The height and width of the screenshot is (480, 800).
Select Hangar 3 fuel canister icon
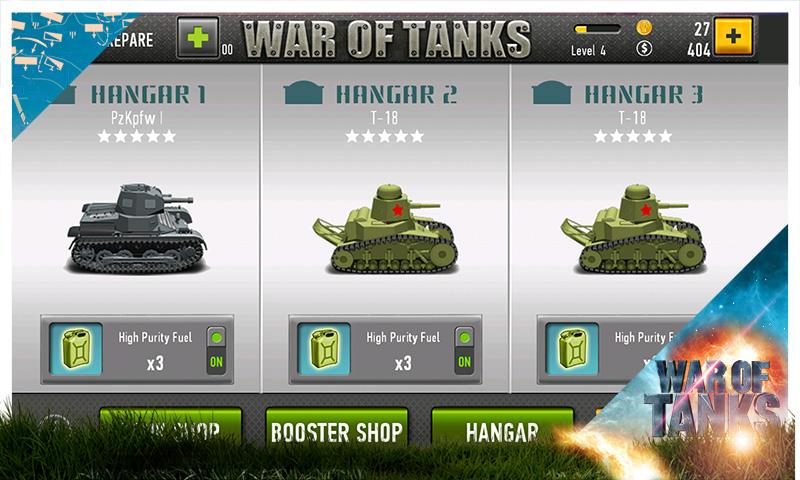click(571, 349)
